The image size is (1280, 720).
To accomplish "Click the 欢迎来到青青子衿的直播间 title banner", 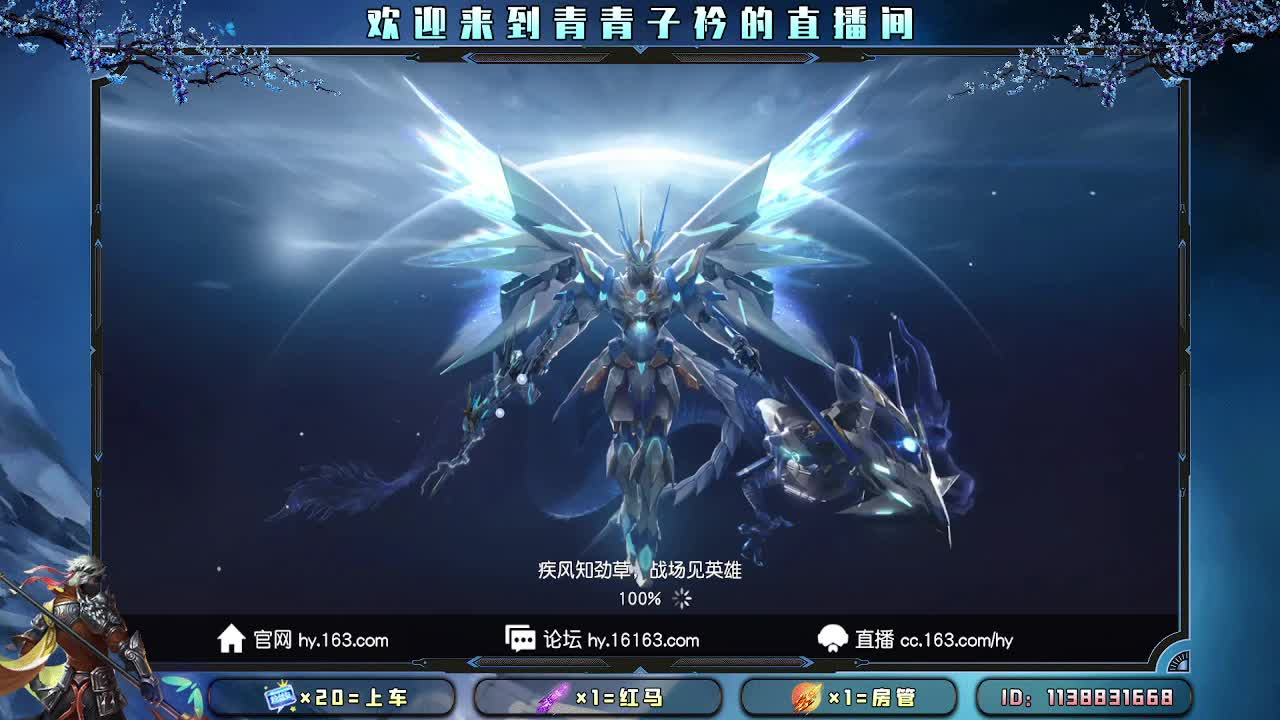I will pos(640,22).
